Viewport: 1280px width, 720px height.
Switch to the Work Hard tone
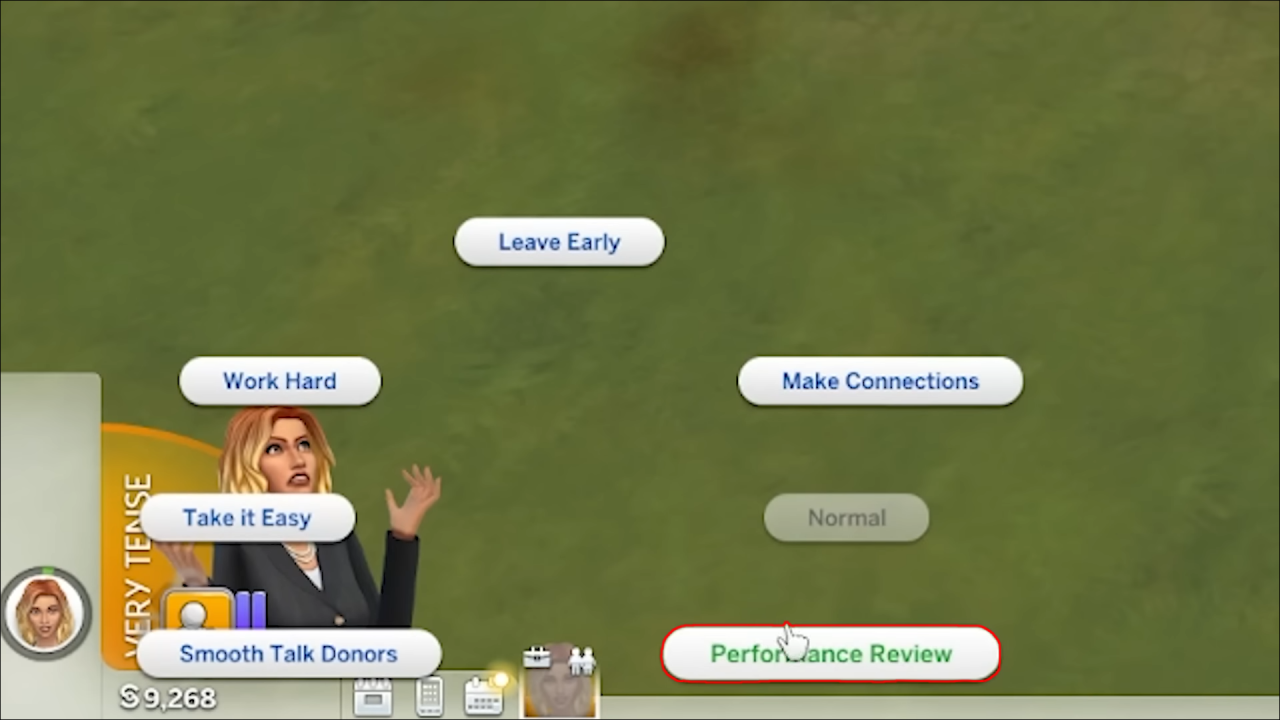[x=280, y=381]
